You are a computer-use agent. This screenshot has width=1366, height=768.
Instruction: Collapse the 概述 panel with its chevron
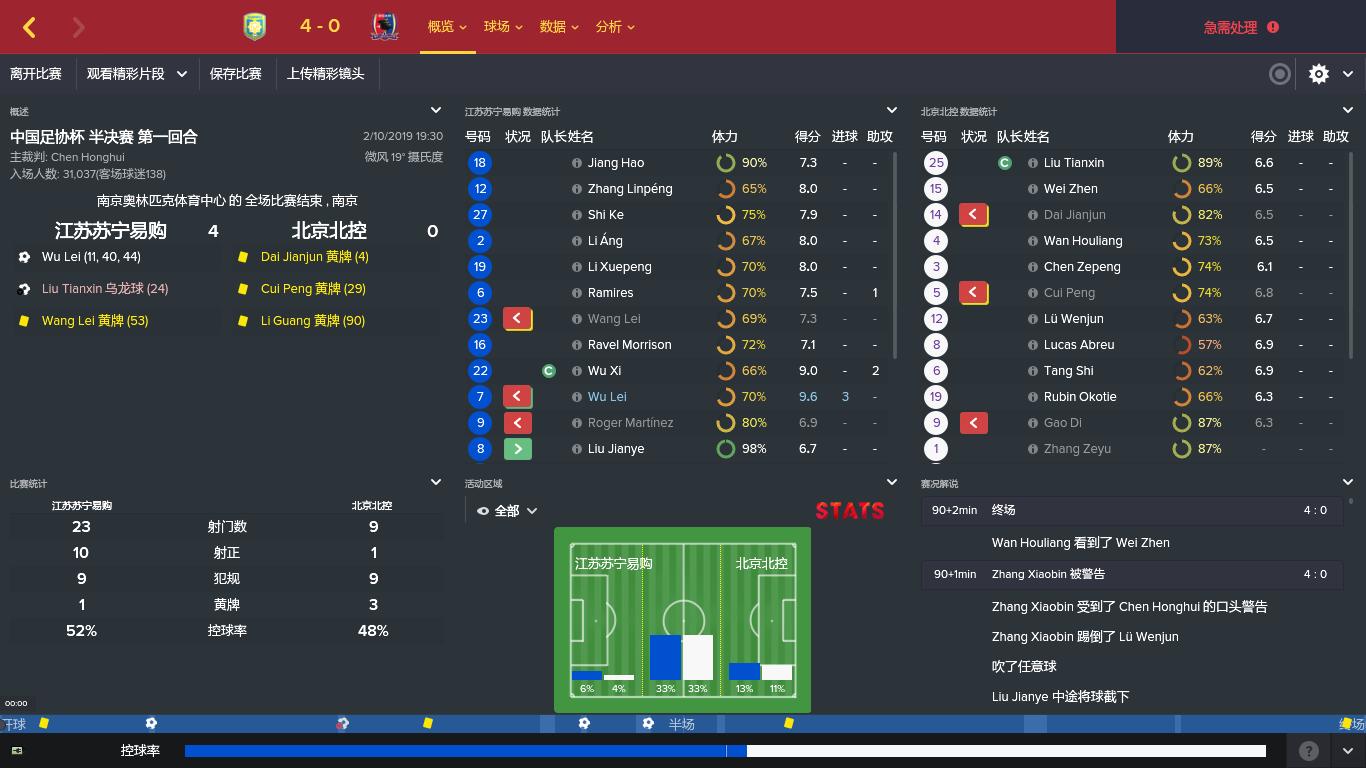435,110
